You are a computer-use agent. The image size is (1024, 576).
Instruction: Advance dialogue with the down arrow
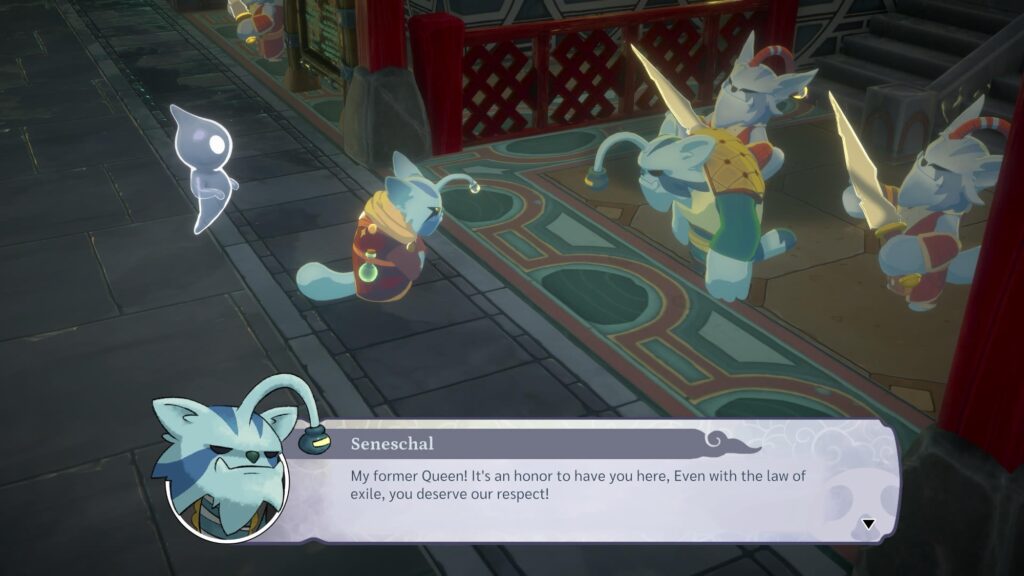pos(868,523)
